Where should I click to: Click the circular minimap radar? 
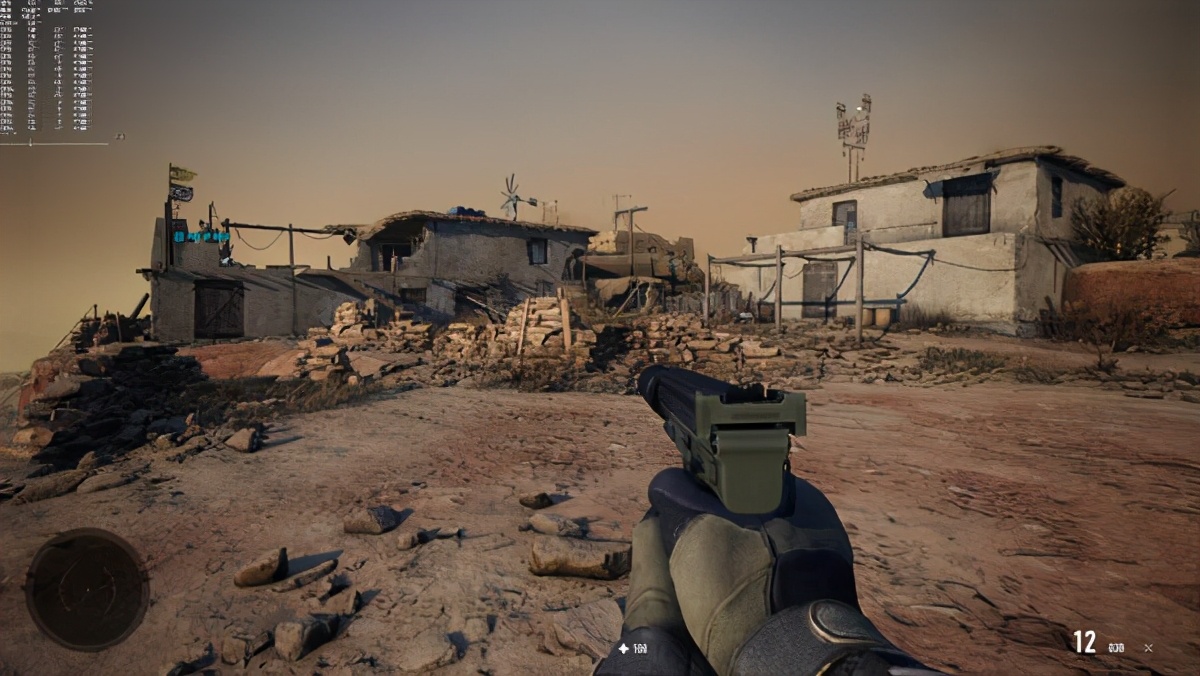(x=87, y=590)
